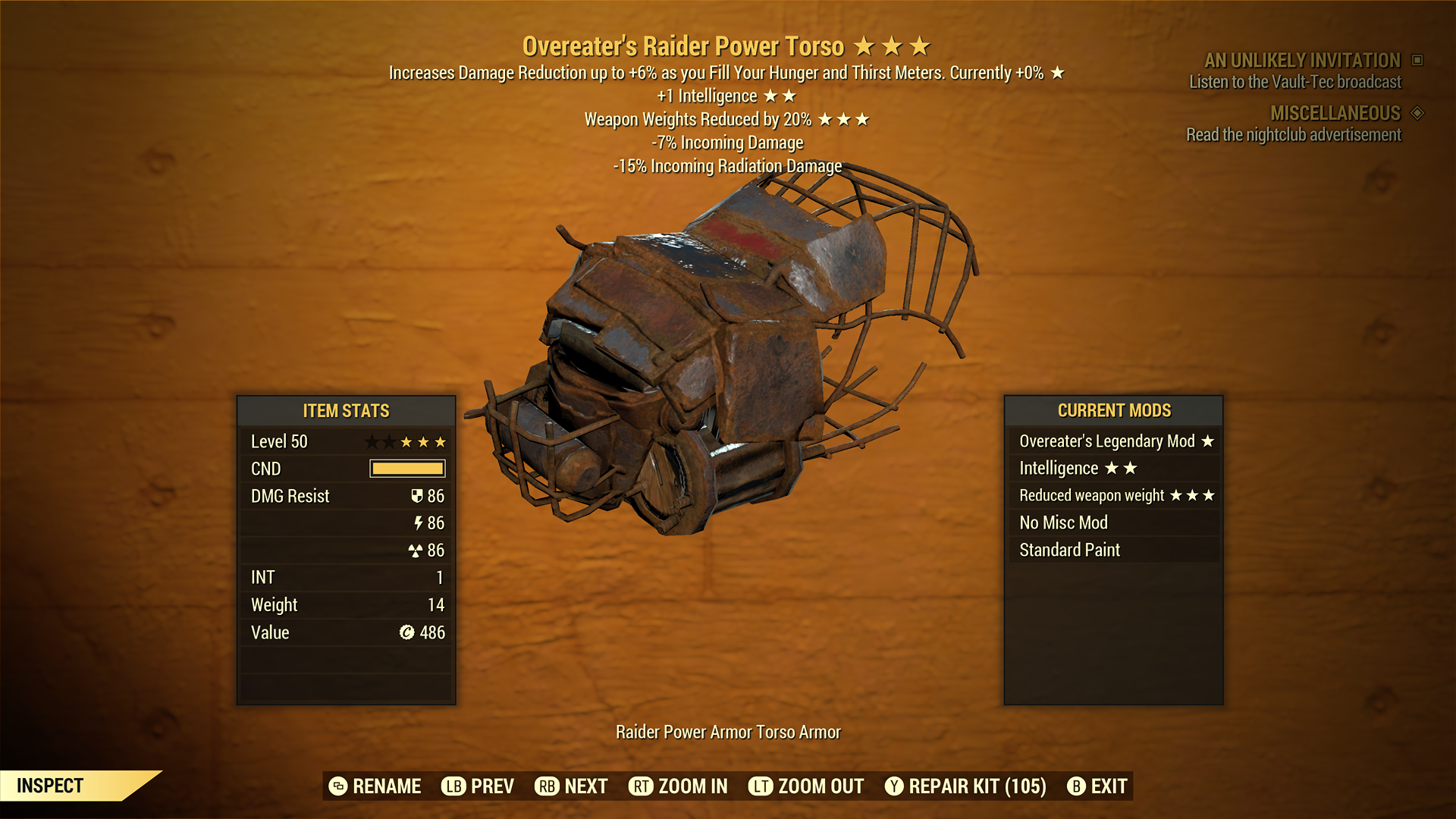Toggle the first star on Level 50 rating
This screenshot has width=1456, height=819.
[x=373, y=441]
